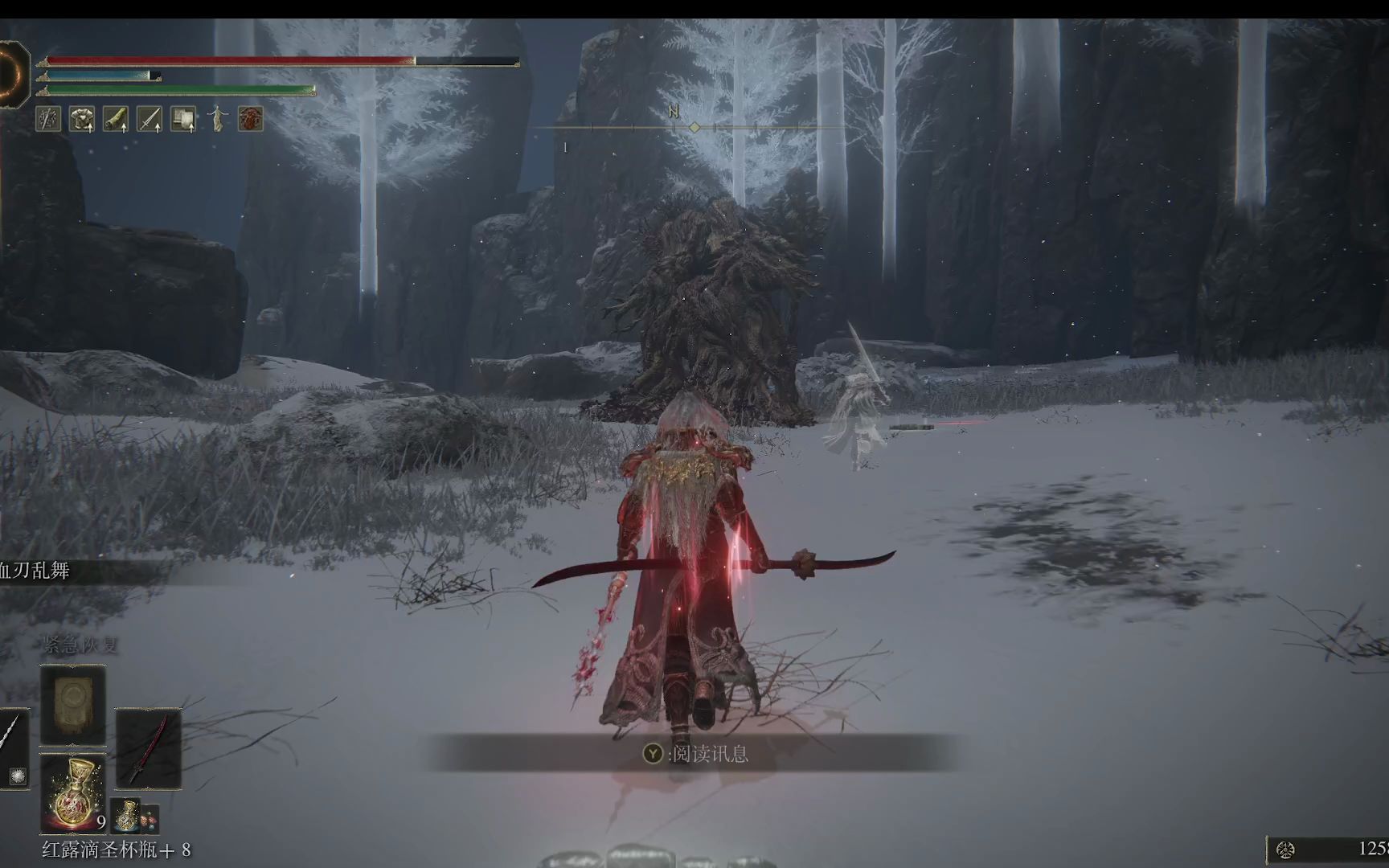Choose the small blue flask queued icon
This screenshot has width=1389, height=868.
tap(126, 815)
